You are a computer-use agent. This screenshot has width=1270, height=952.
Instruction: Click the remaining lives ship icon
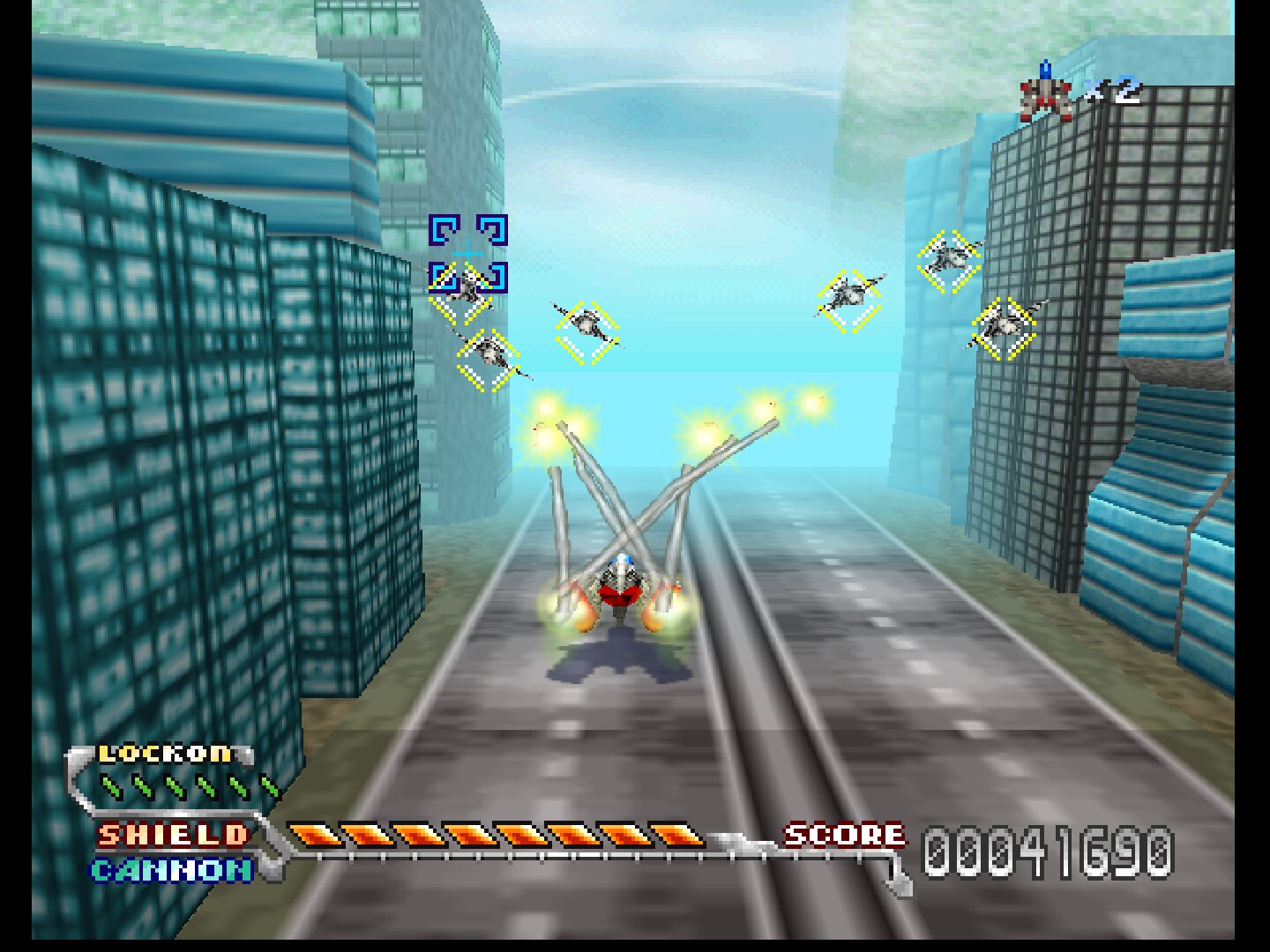(1046, 92)
